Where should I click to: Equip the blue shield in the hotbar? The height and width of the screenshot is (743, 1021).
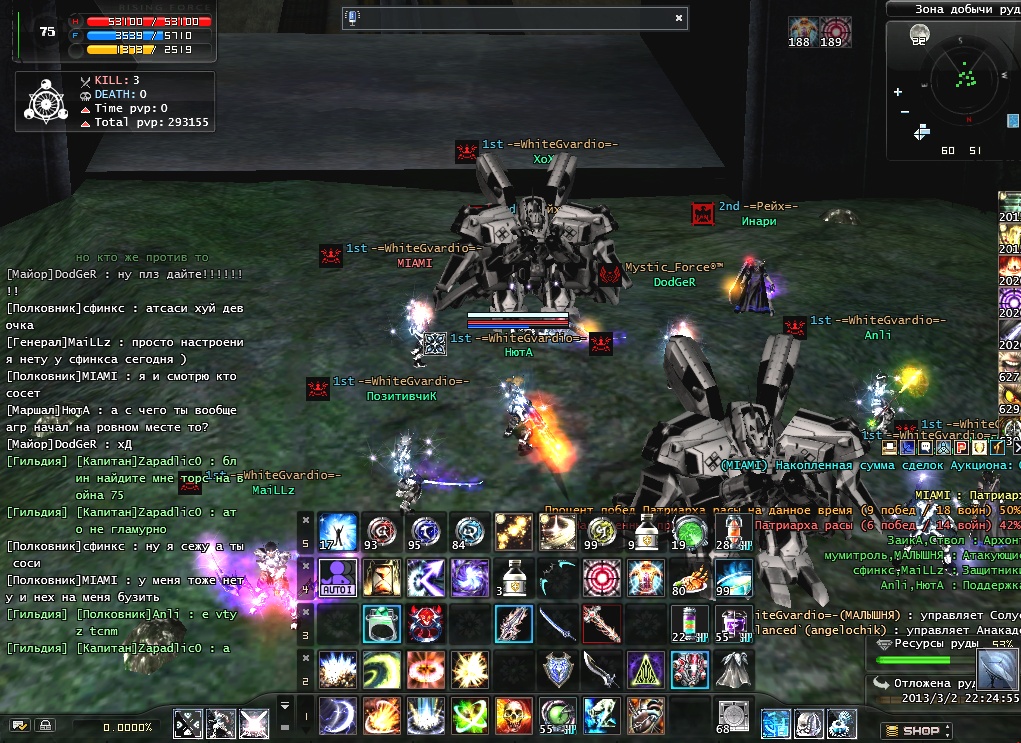coord(556,668)
